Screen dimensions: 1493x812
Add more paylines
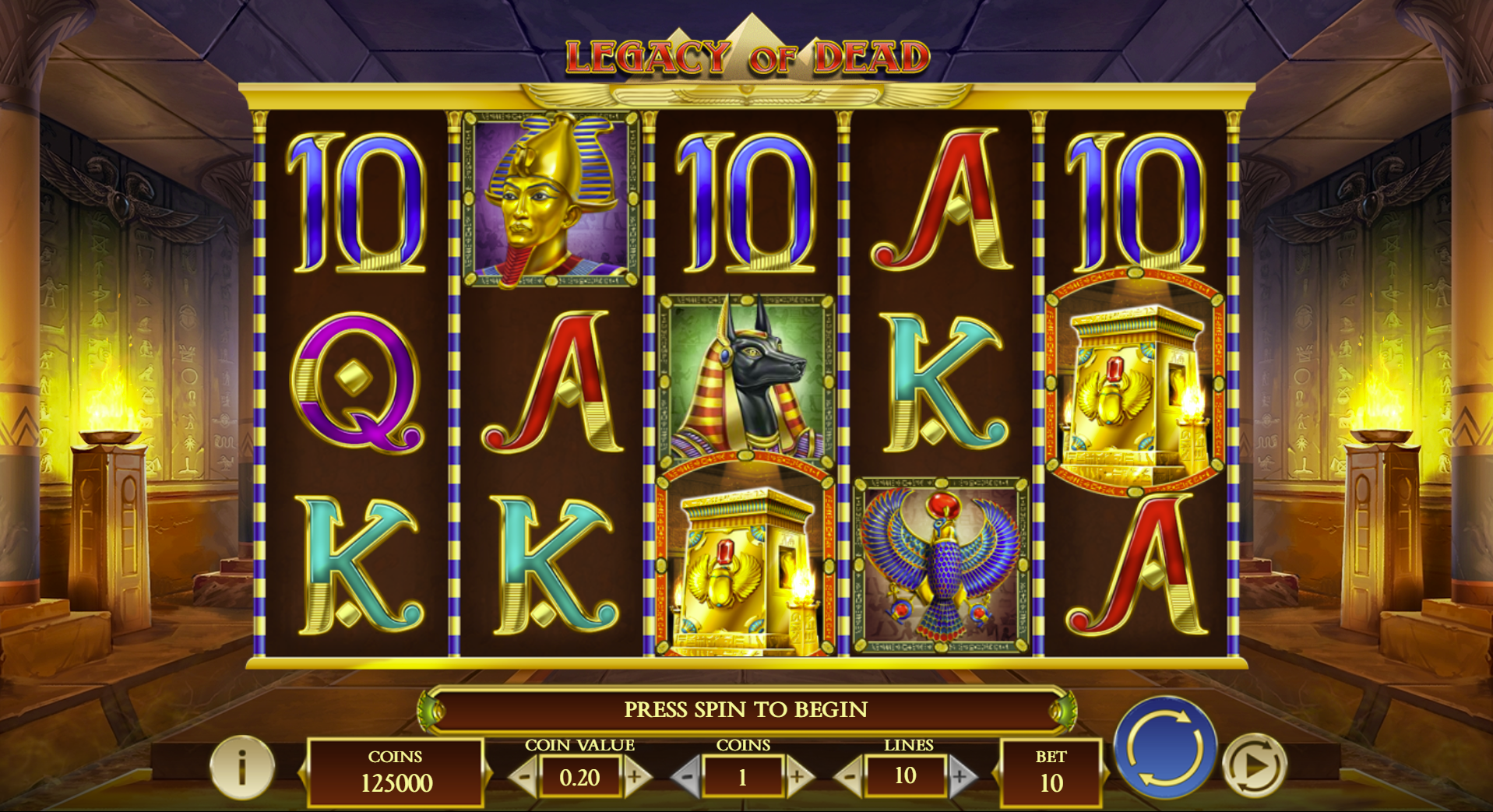[961, 777]
